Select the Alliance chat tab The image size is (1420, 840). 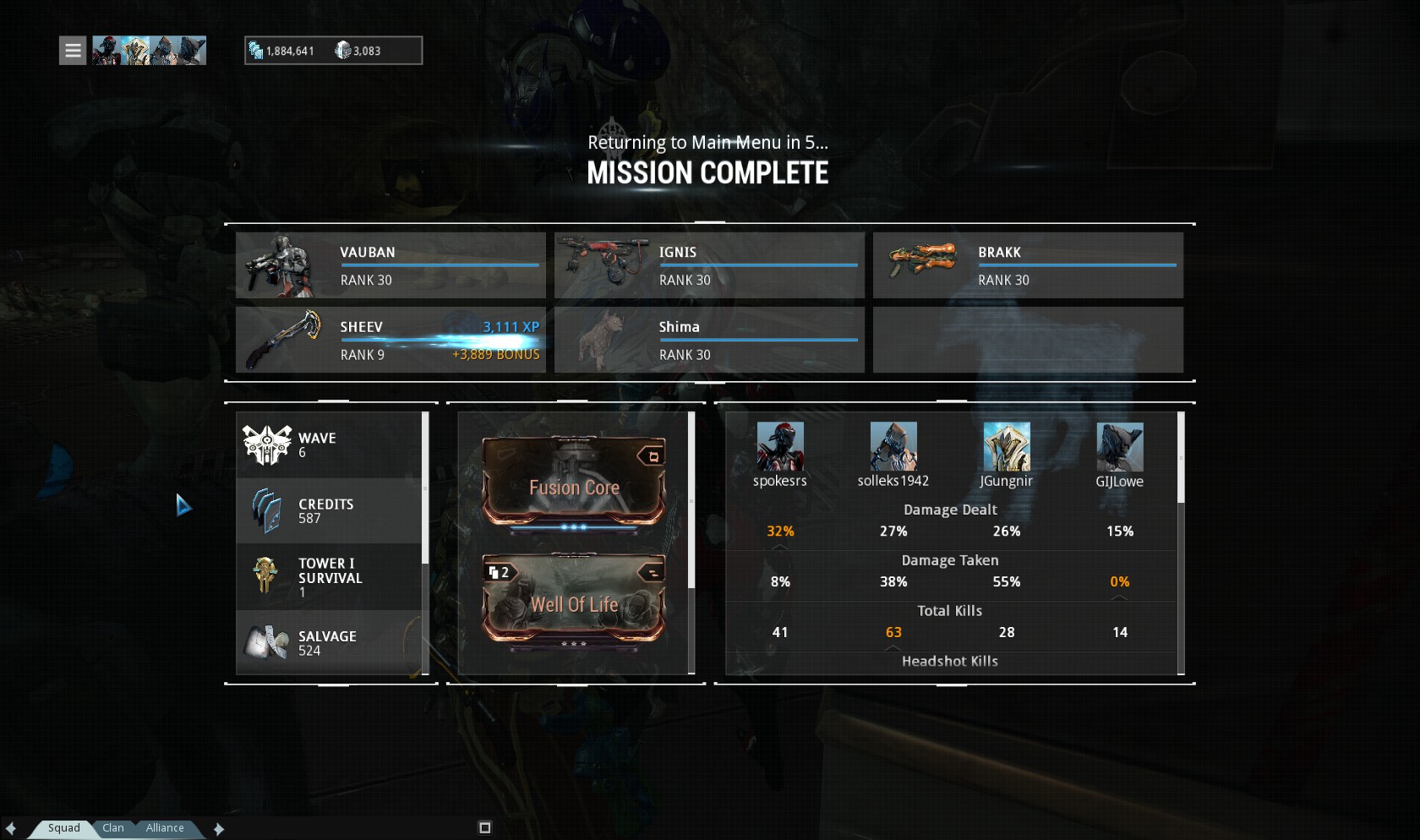point(165,828)
